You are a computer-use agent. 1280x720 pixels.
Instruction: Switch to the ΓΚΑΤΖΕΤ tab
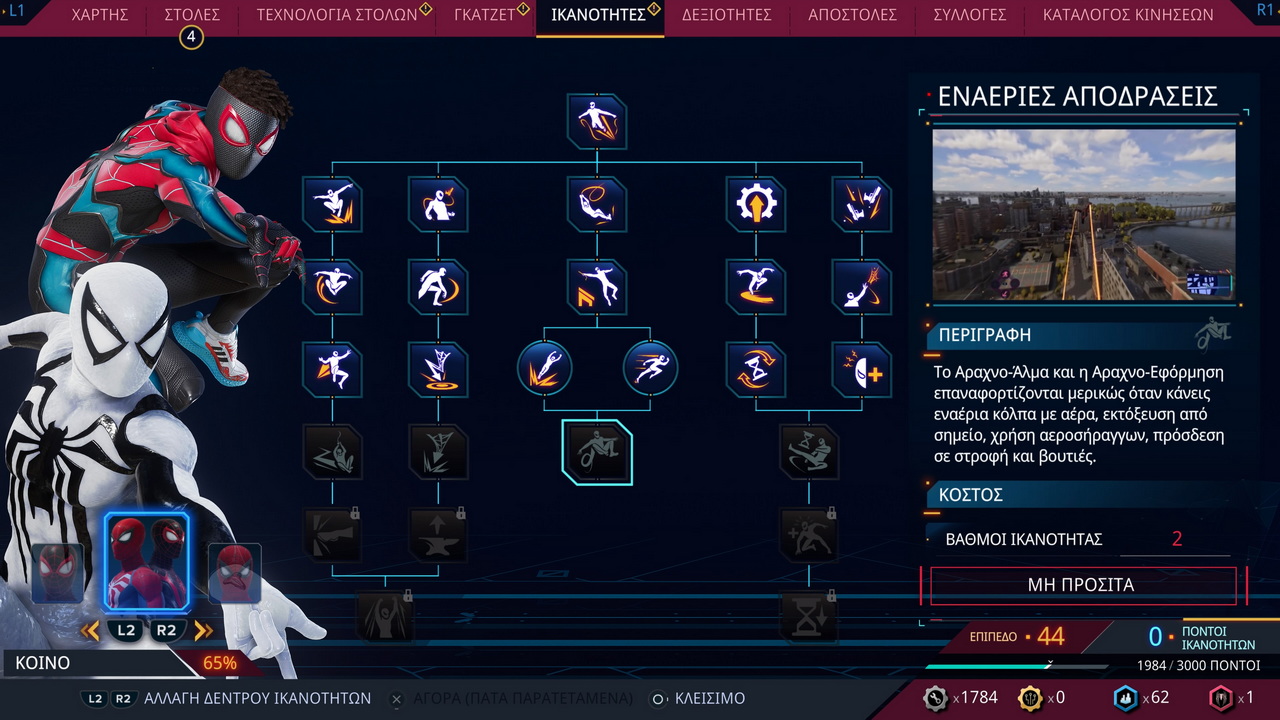point(484,15)
